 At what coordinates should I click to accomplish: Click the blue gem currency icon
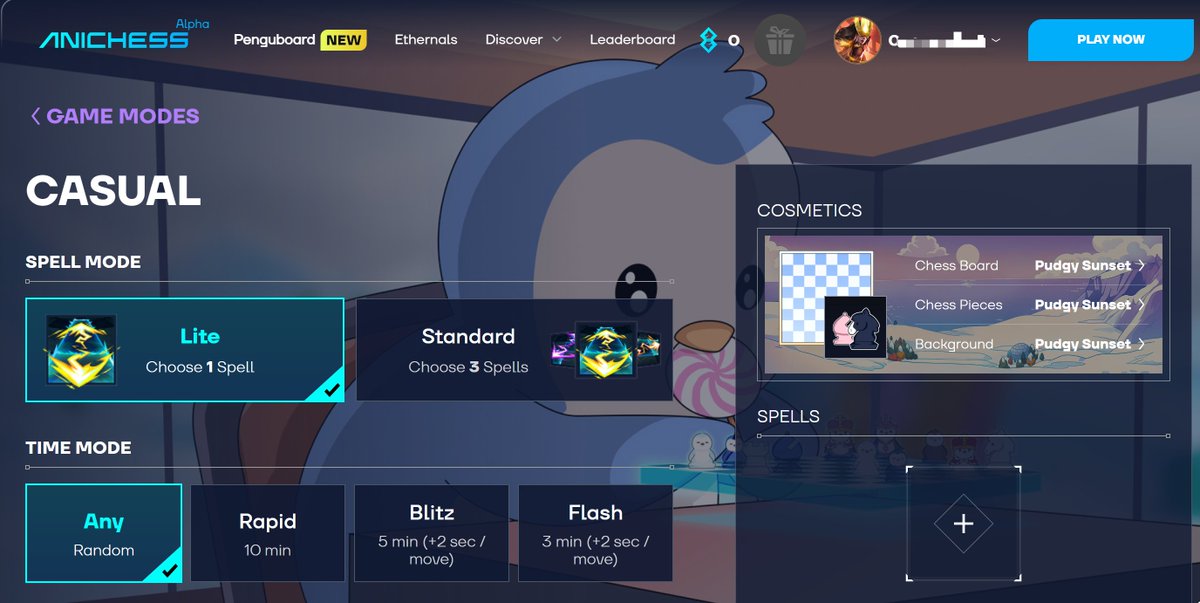pos(709,40)
